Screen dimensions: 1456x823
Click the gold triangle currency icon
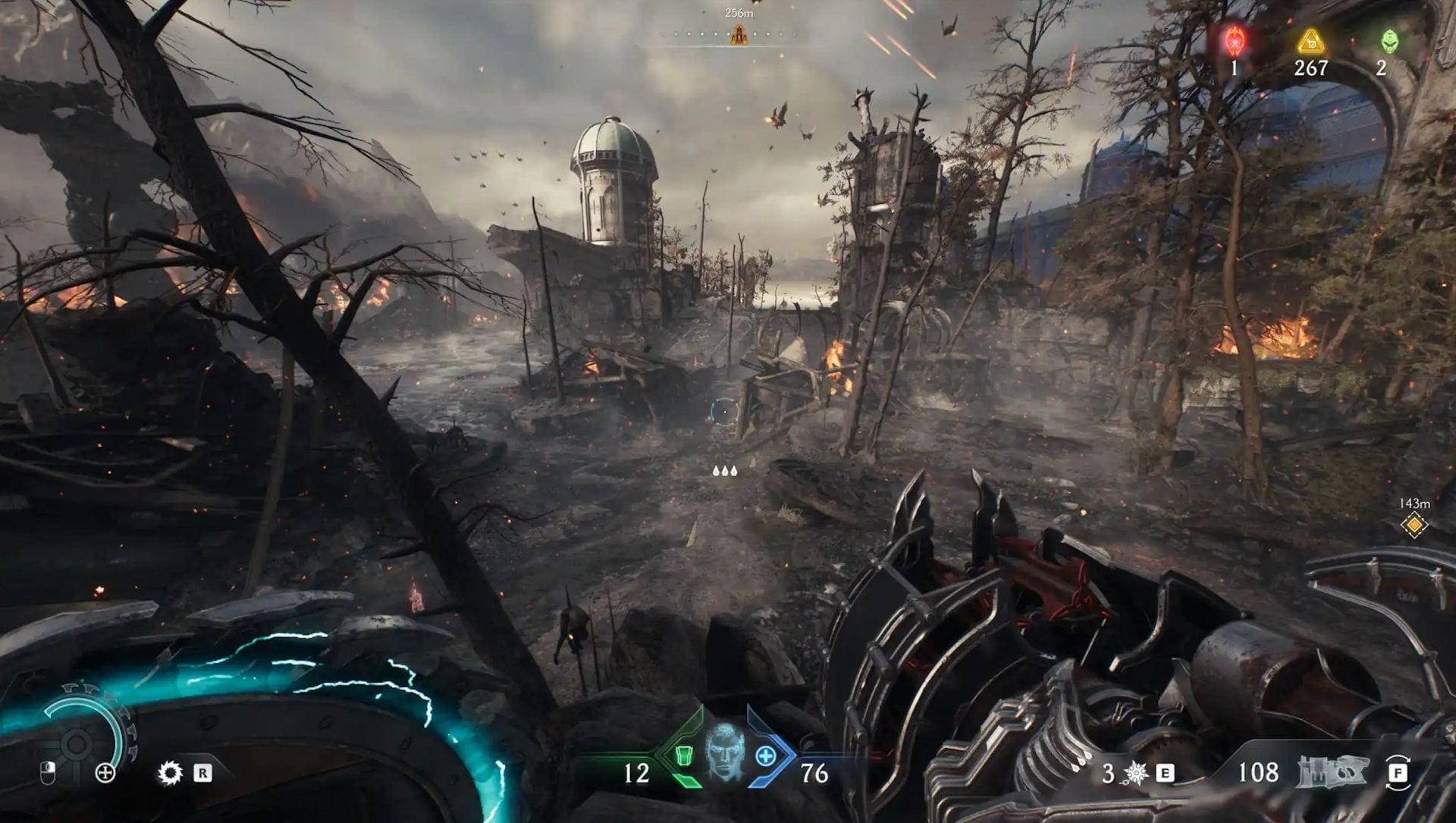click(x=1310, y=42)
